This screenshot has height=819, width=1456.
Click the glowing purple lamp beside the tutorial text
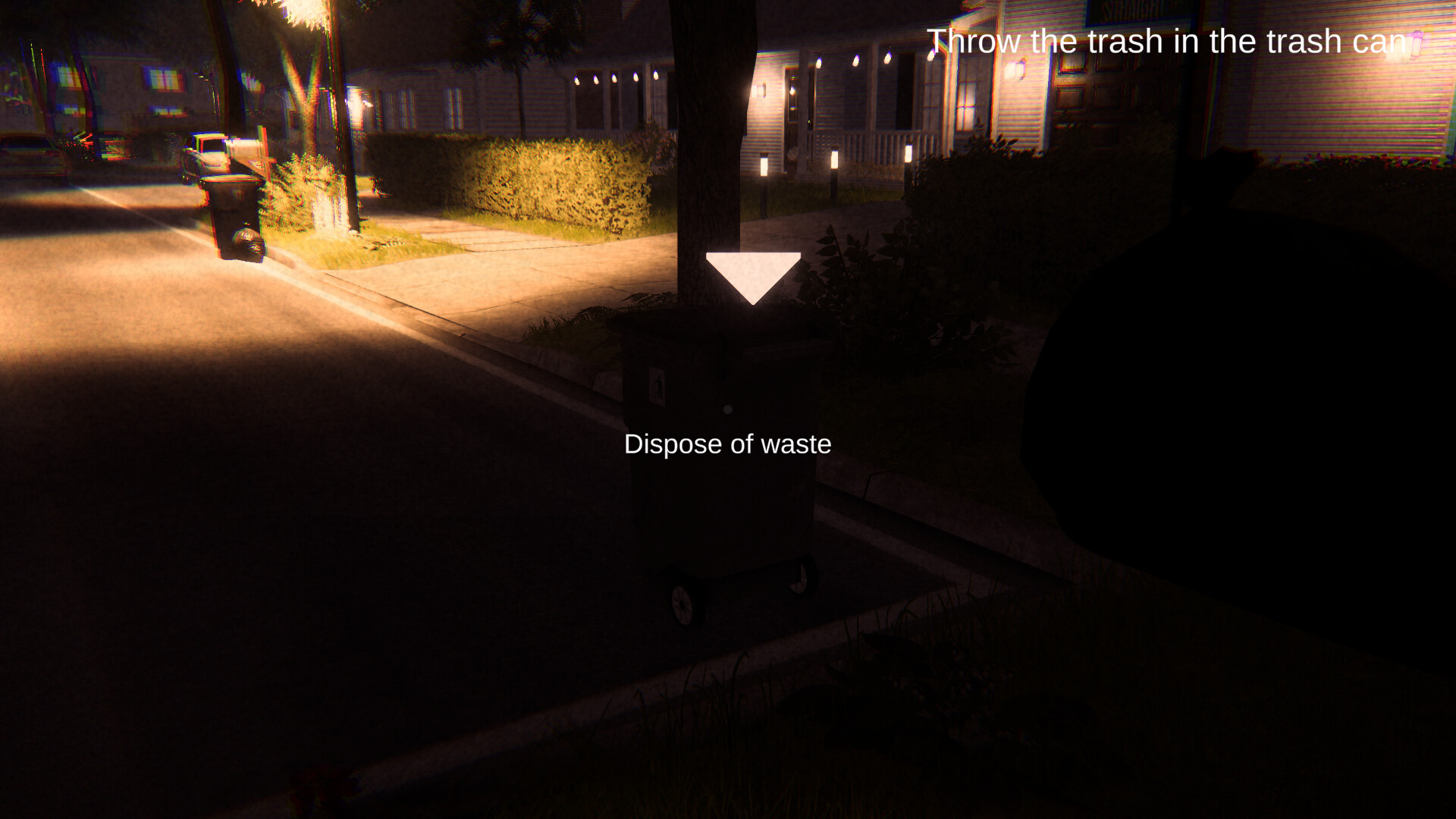1419,43
